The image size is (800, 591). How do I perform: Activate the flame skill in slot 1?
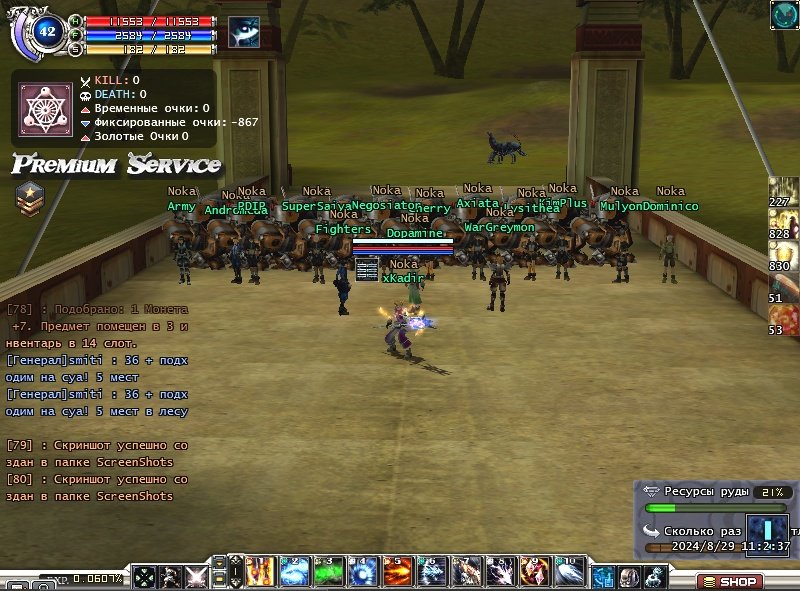click(260, 572)
